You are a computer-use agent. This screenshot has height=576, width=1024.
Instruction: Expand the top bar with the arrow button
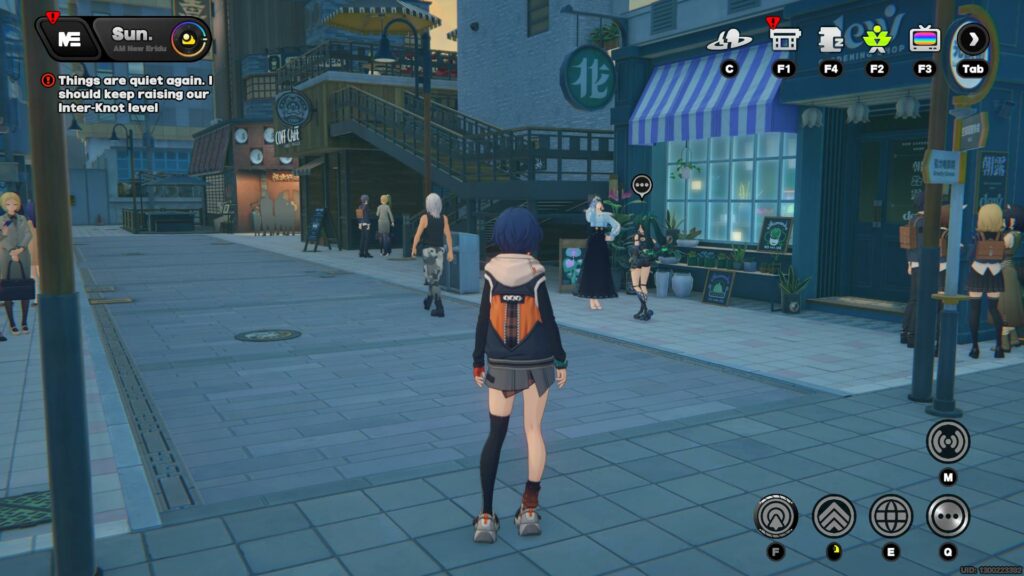tap(972, 40)
